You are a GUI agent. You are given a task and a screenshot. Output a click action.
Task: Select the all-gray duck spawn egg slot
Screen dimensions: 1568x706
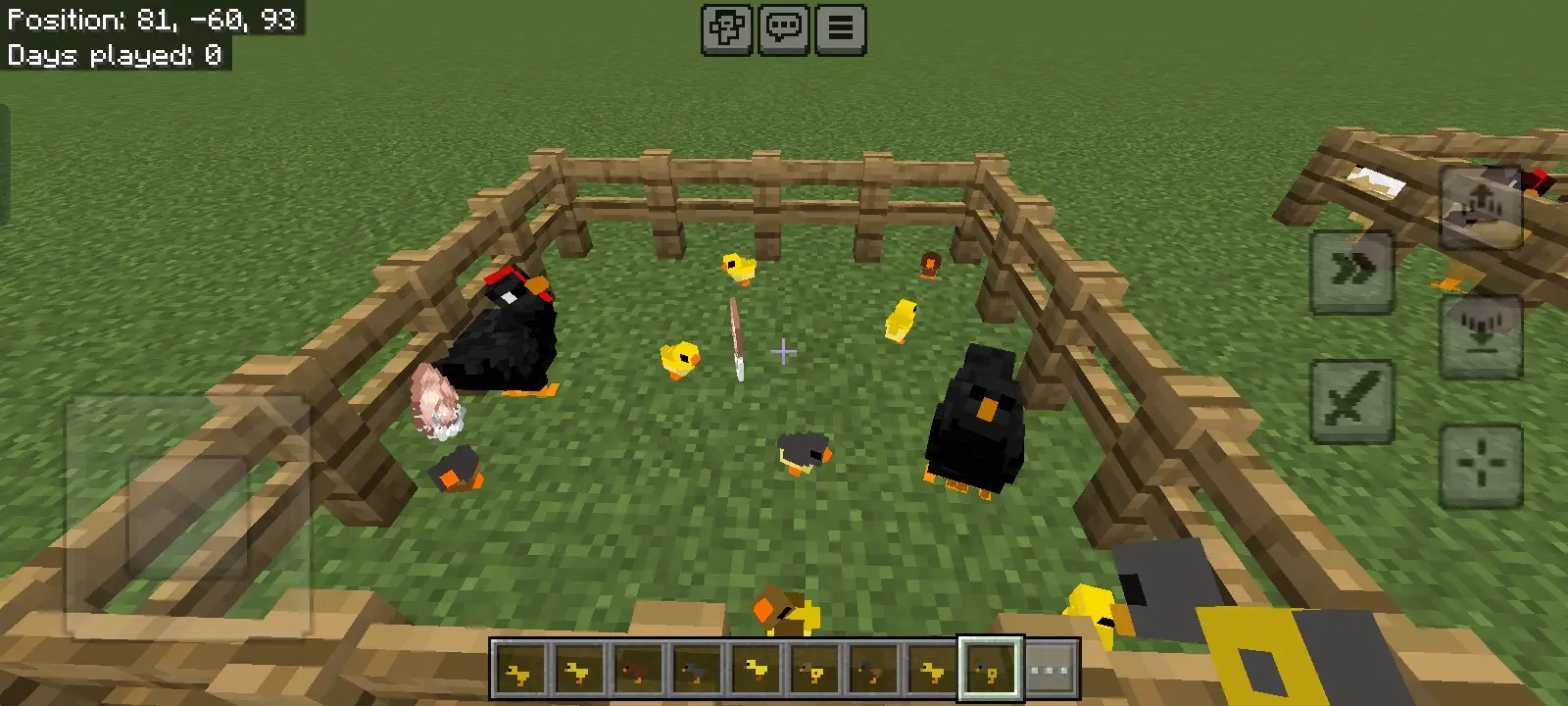696,672
